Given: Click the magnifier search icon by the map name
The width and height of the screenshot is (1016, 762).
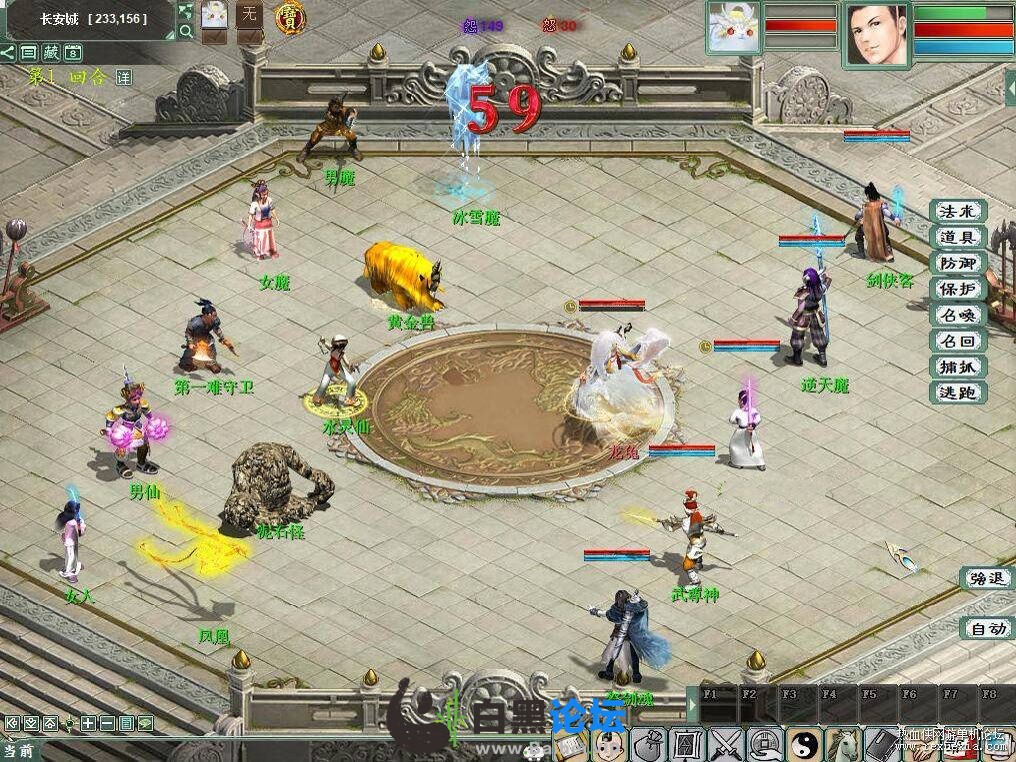Looking at the screenshot, I should pyautogui.click(x=186, y=31).
